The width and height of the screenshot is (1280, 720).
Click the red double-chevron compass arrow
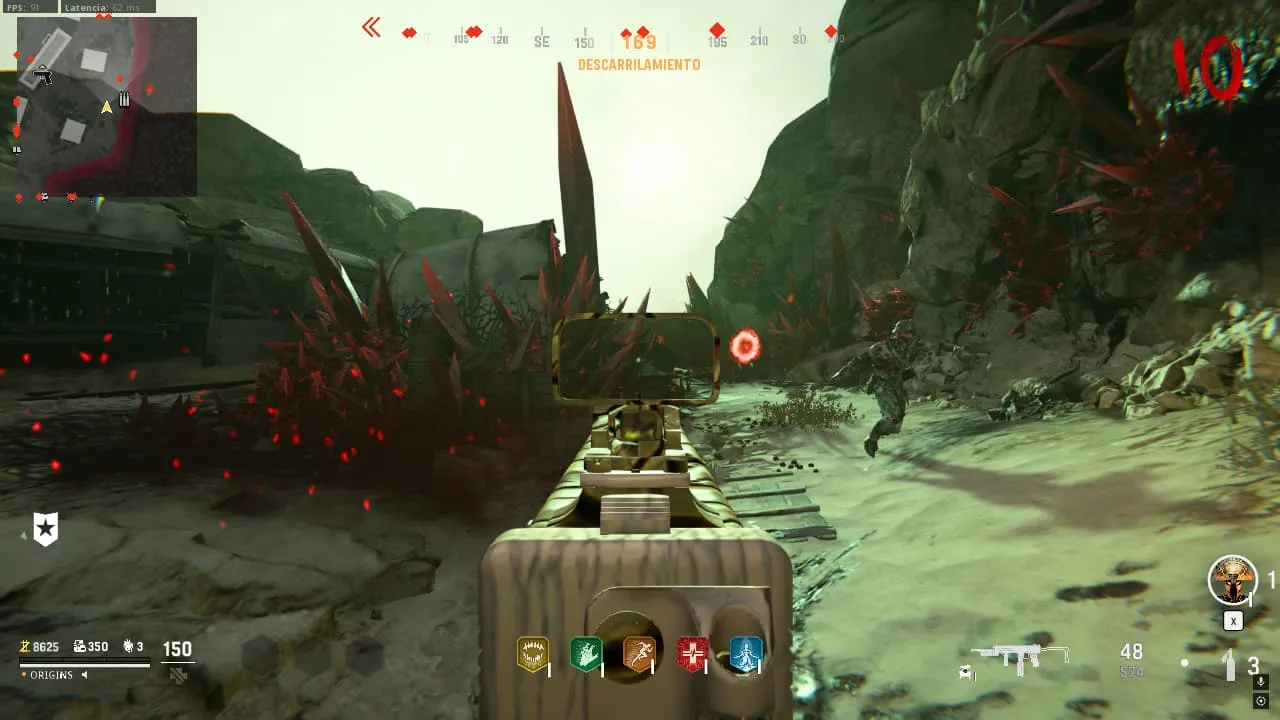tap(371, 28)
